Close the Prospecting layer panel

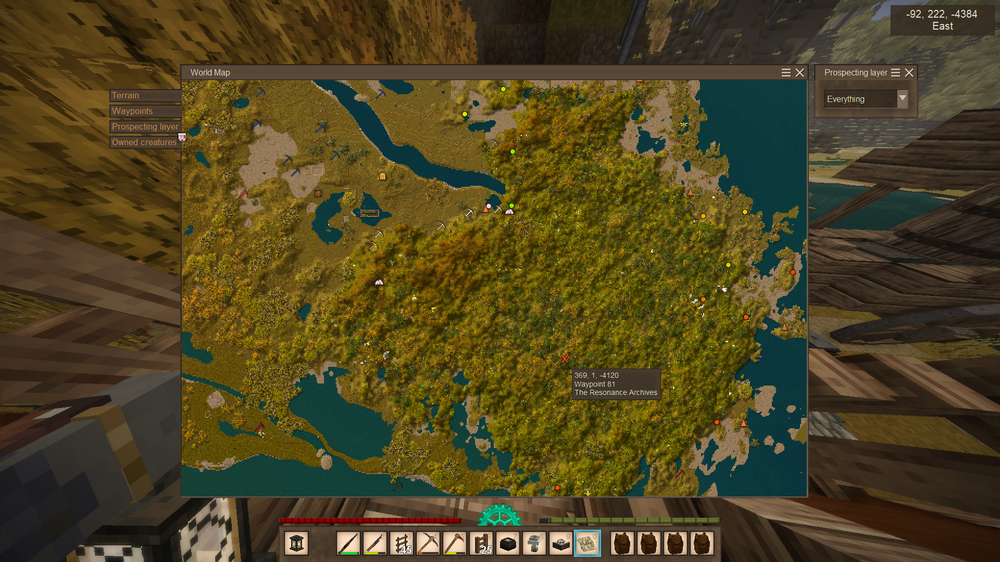[x=909, y=73]
